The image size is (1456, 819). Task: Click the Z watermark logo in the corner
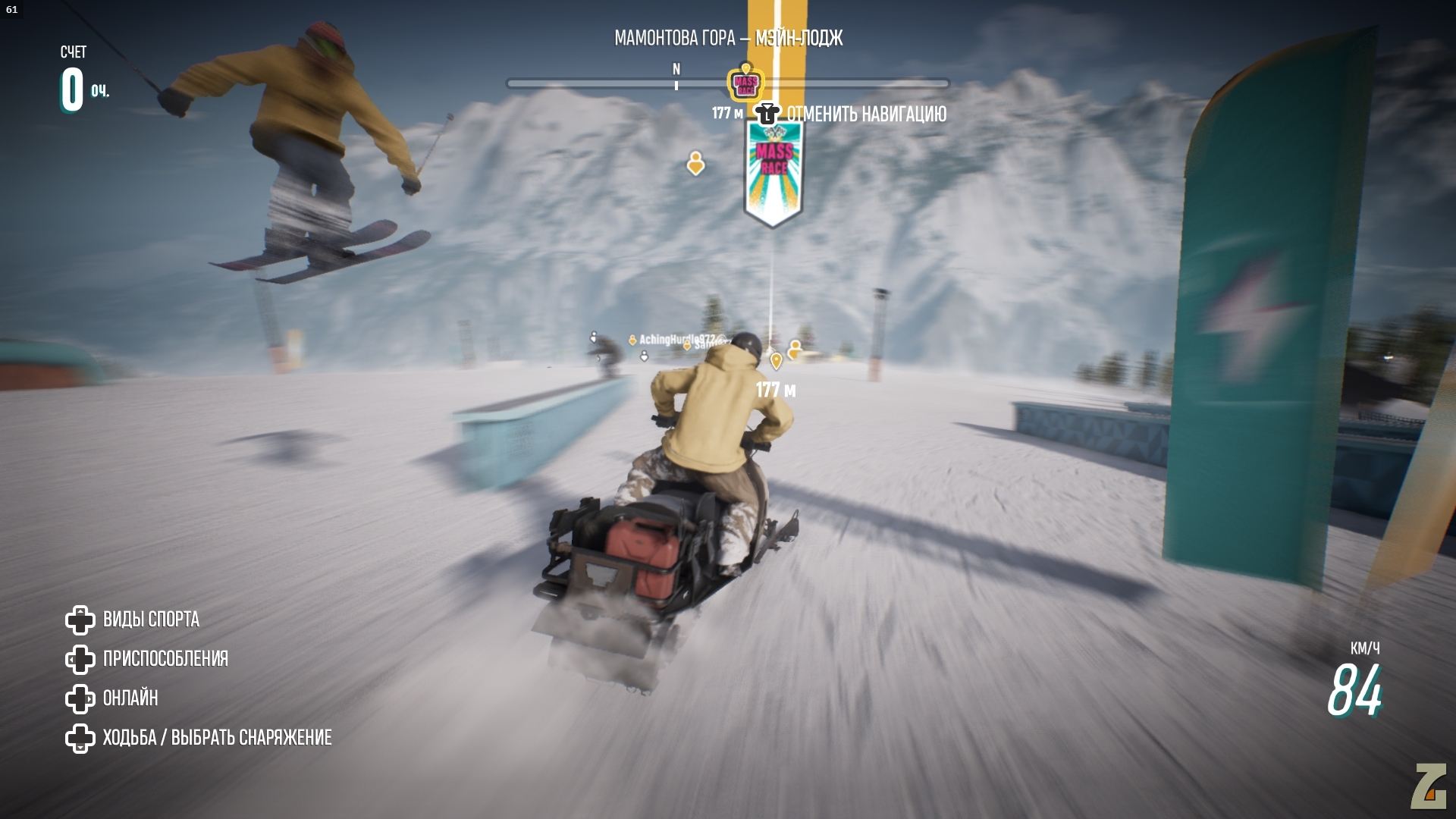click(x=1428, y=787)
